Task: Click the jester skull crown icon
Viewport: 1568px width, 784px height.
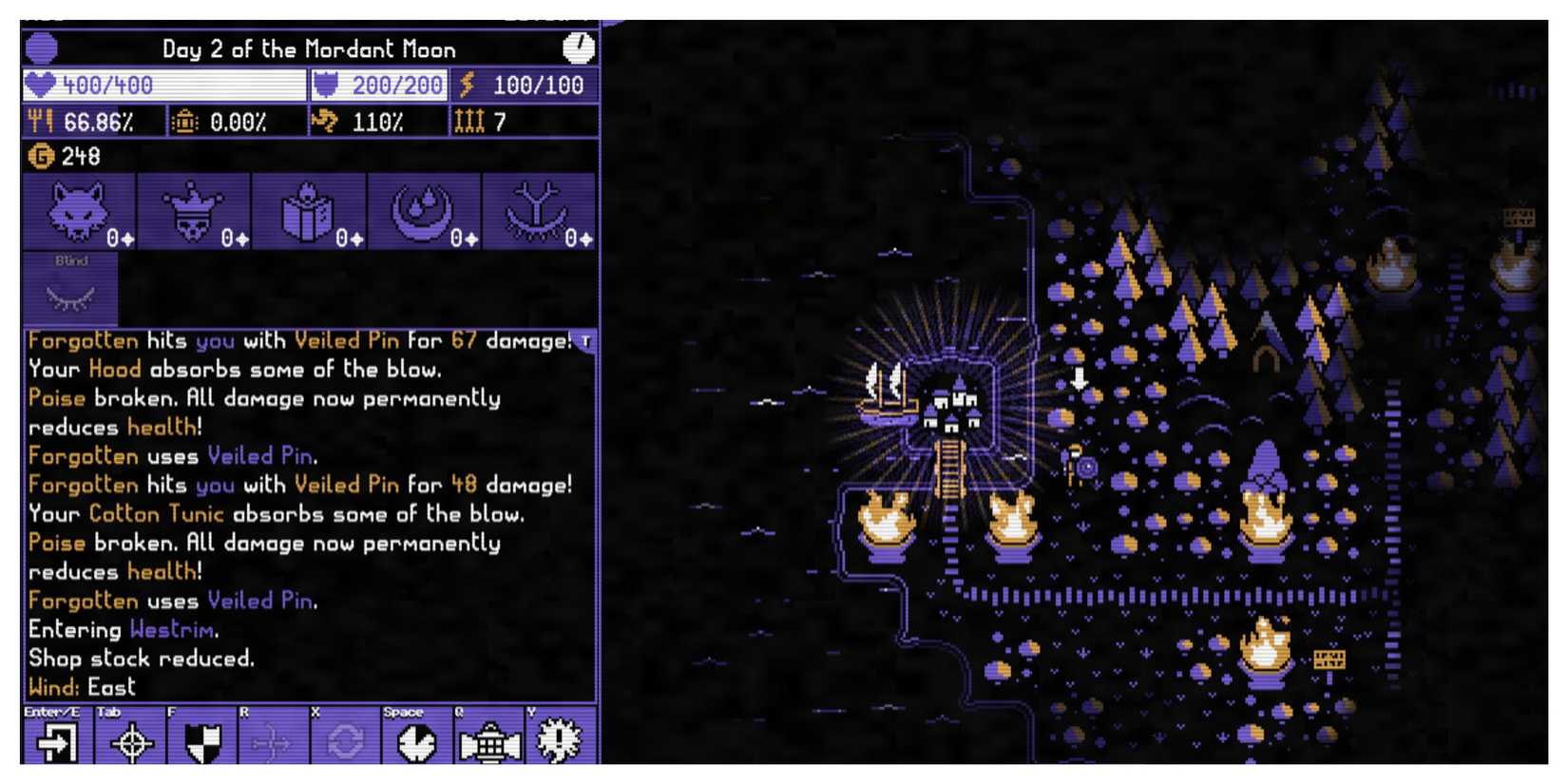Action: 193,209
